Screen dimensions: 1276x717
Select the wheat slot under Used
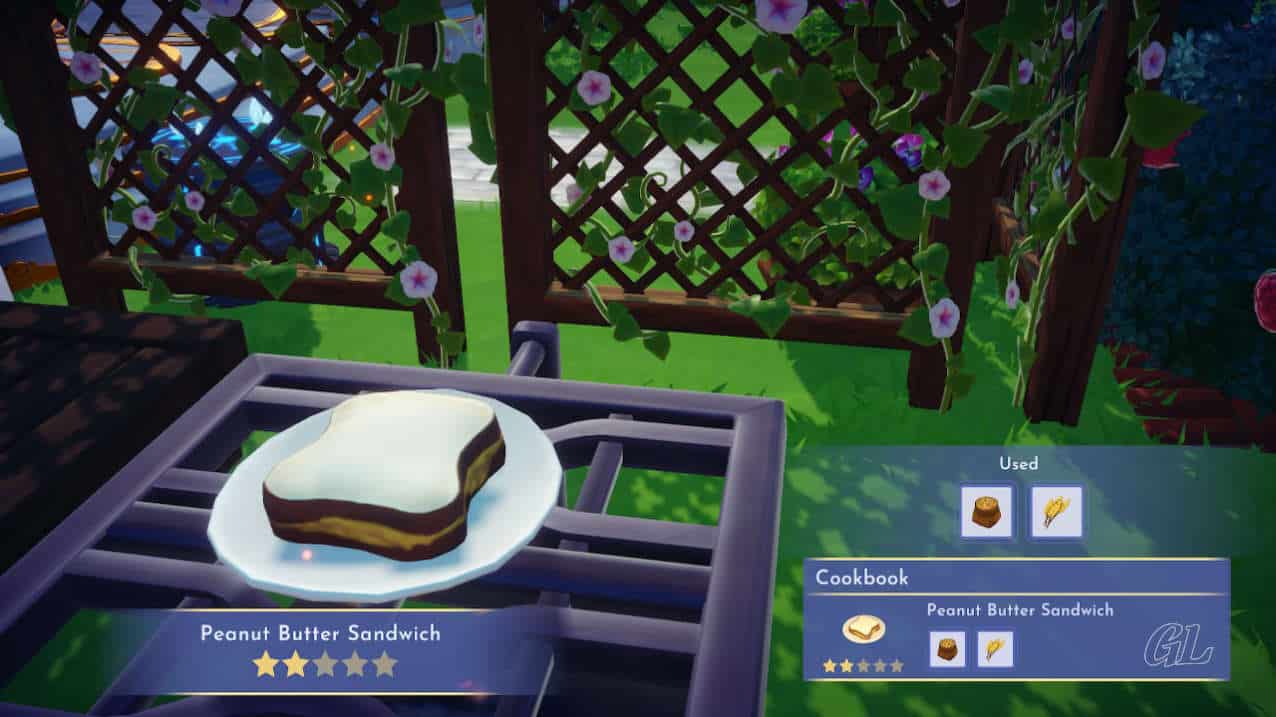point(1056,512)
